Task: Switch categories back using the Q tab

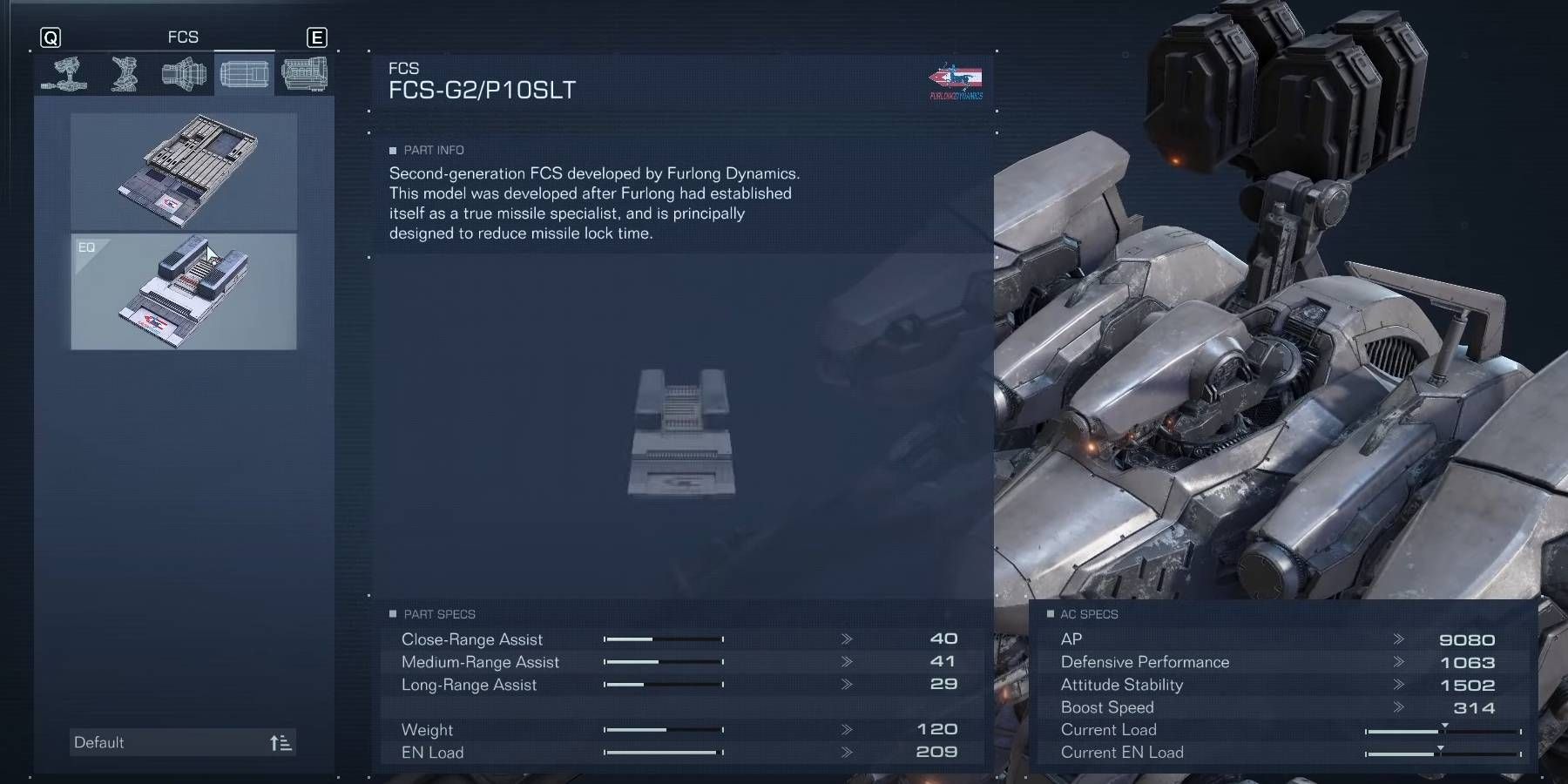Action: pos(52,37)
